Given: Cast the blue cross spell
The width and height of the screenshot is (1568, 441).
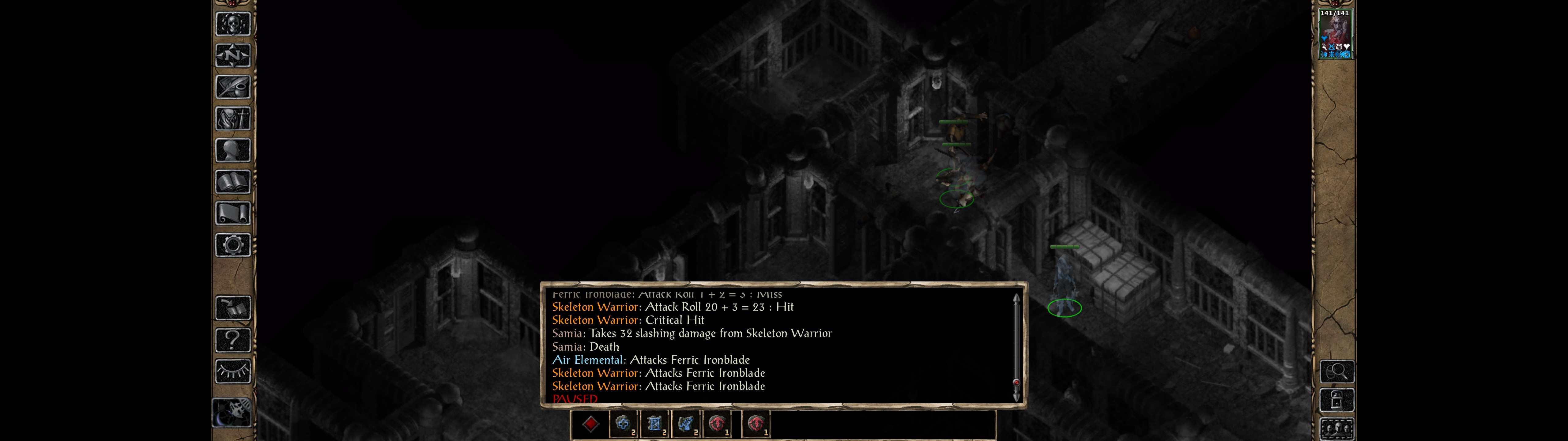Looking at the screenshot, I should 622,424.
